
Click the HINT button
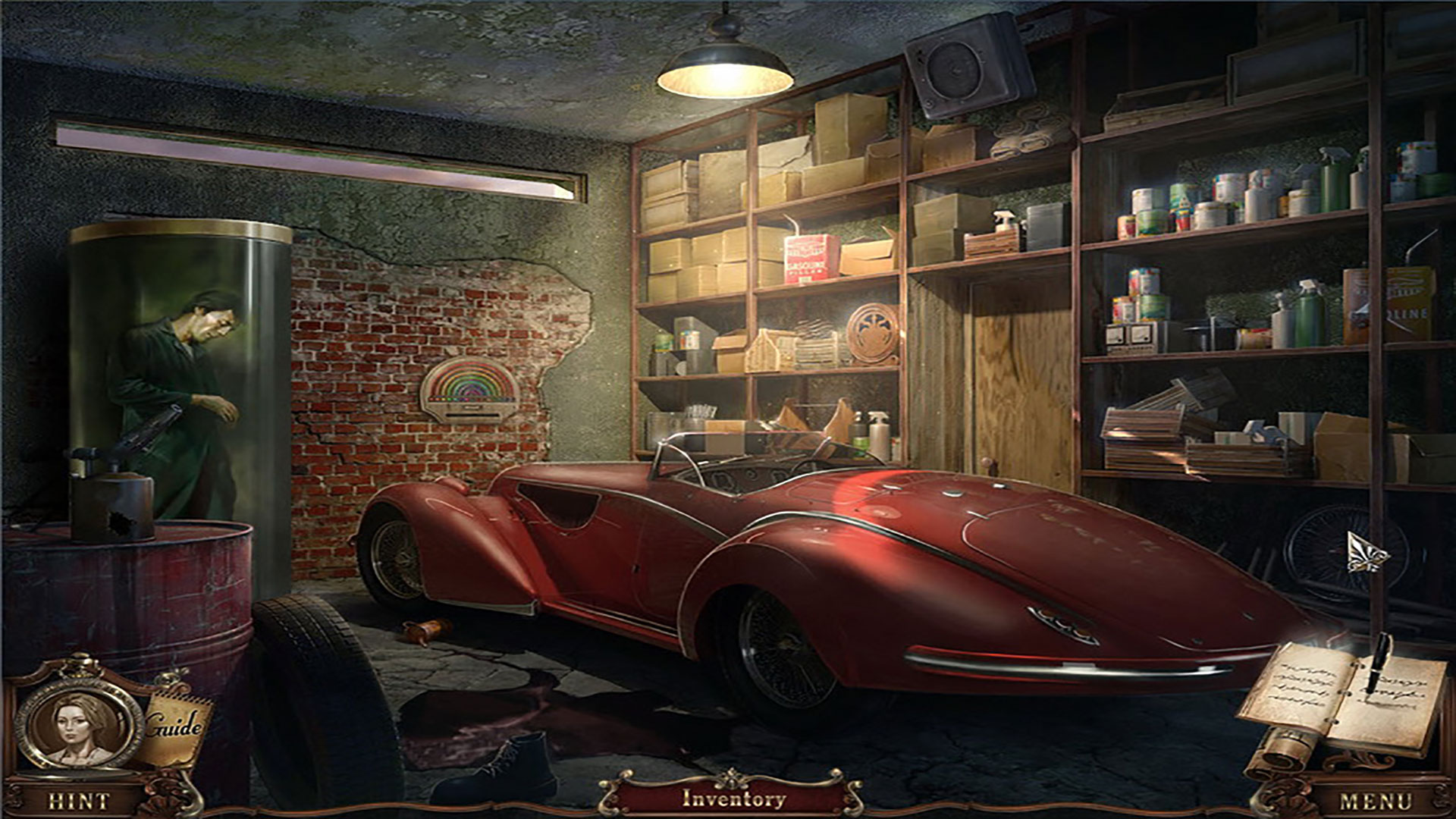78,801
